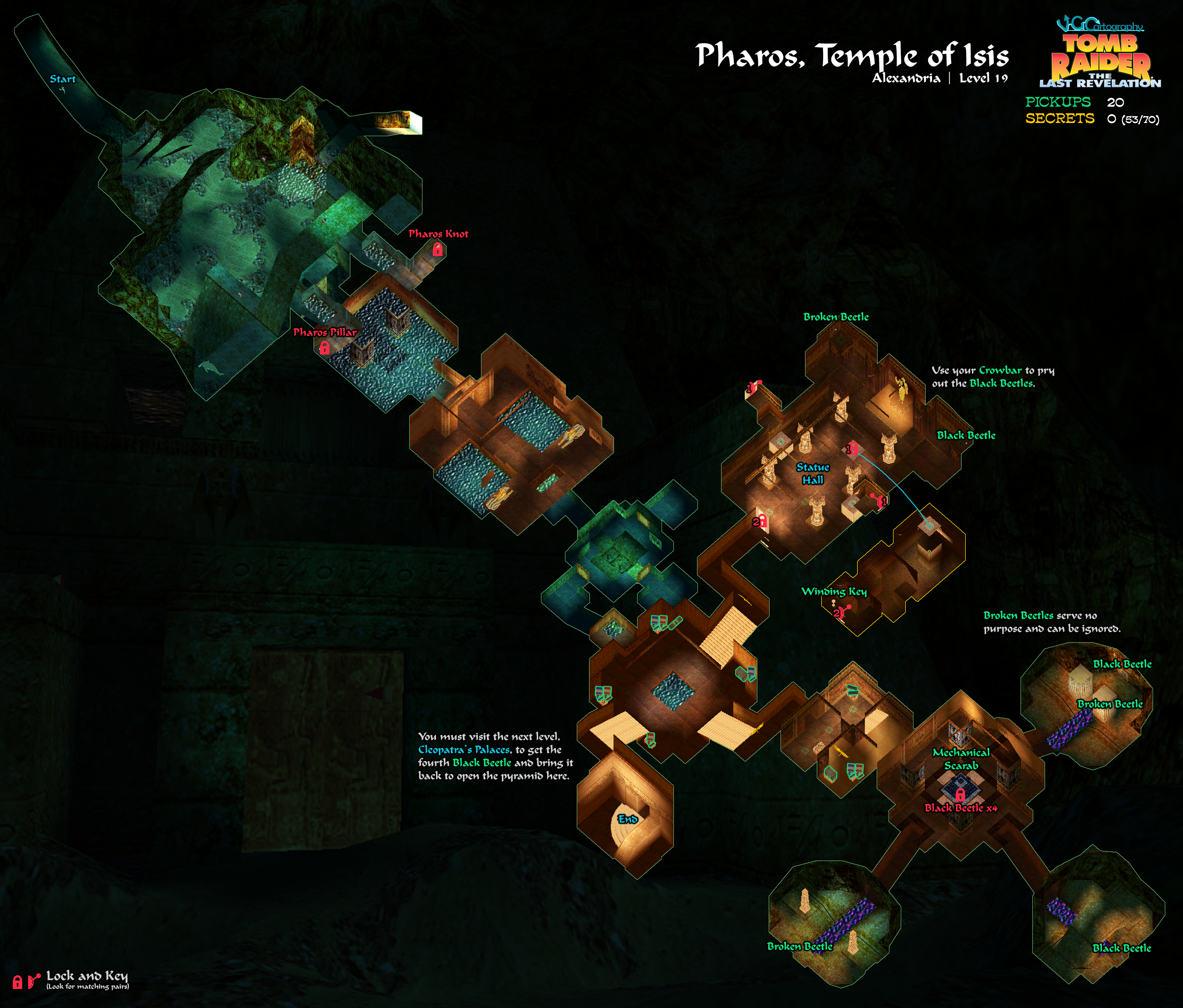
Task: Click the Mechanical Scarab pickup label
Action: [961, 759]
